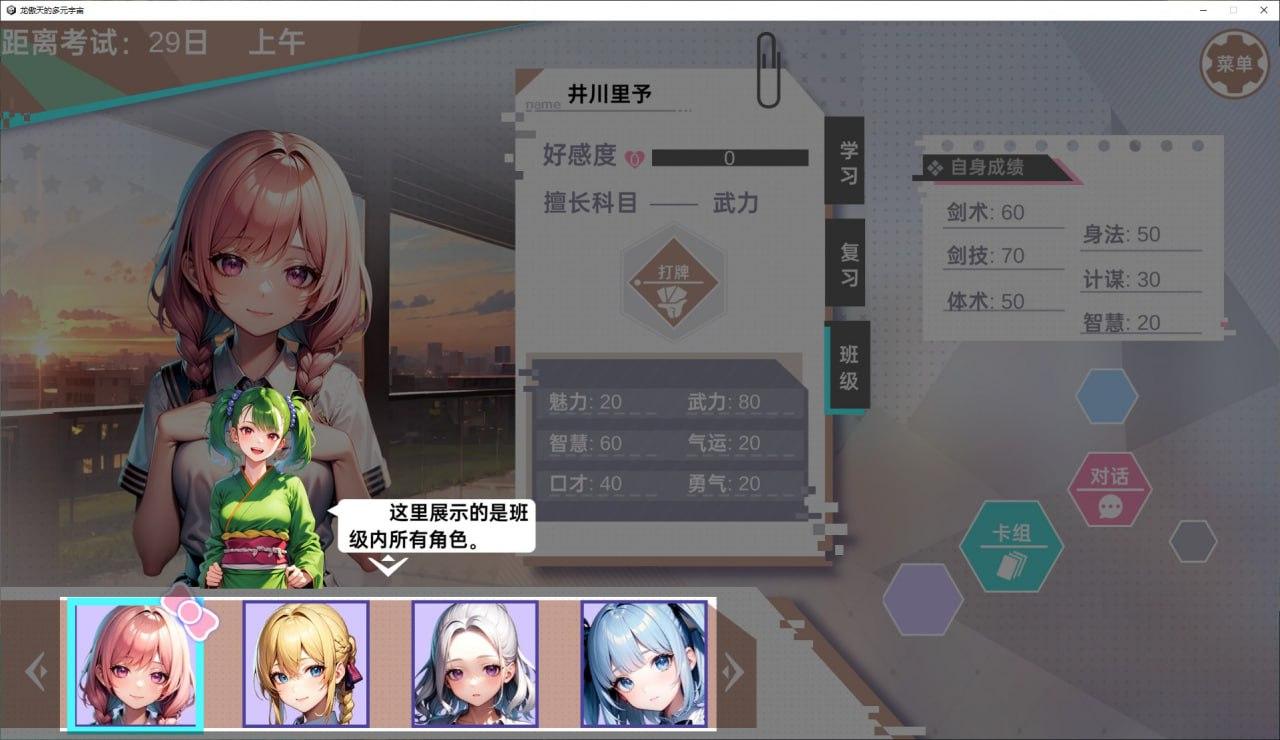Click the 对话 dialogue hexagon icon
The width and height of the screenshot is (1280, 740).
(1111, 491)
